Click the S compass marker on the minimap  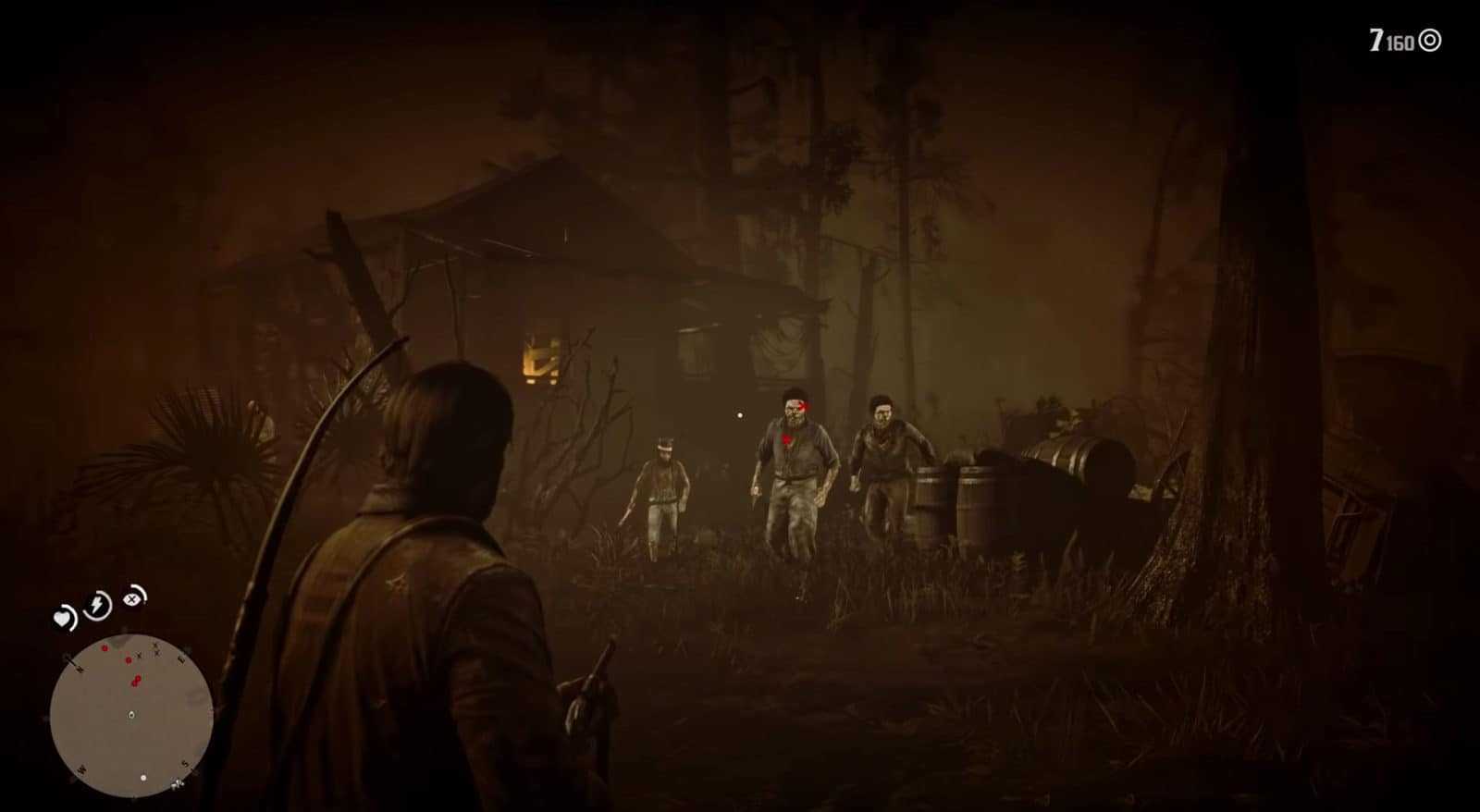click(185, 763)
